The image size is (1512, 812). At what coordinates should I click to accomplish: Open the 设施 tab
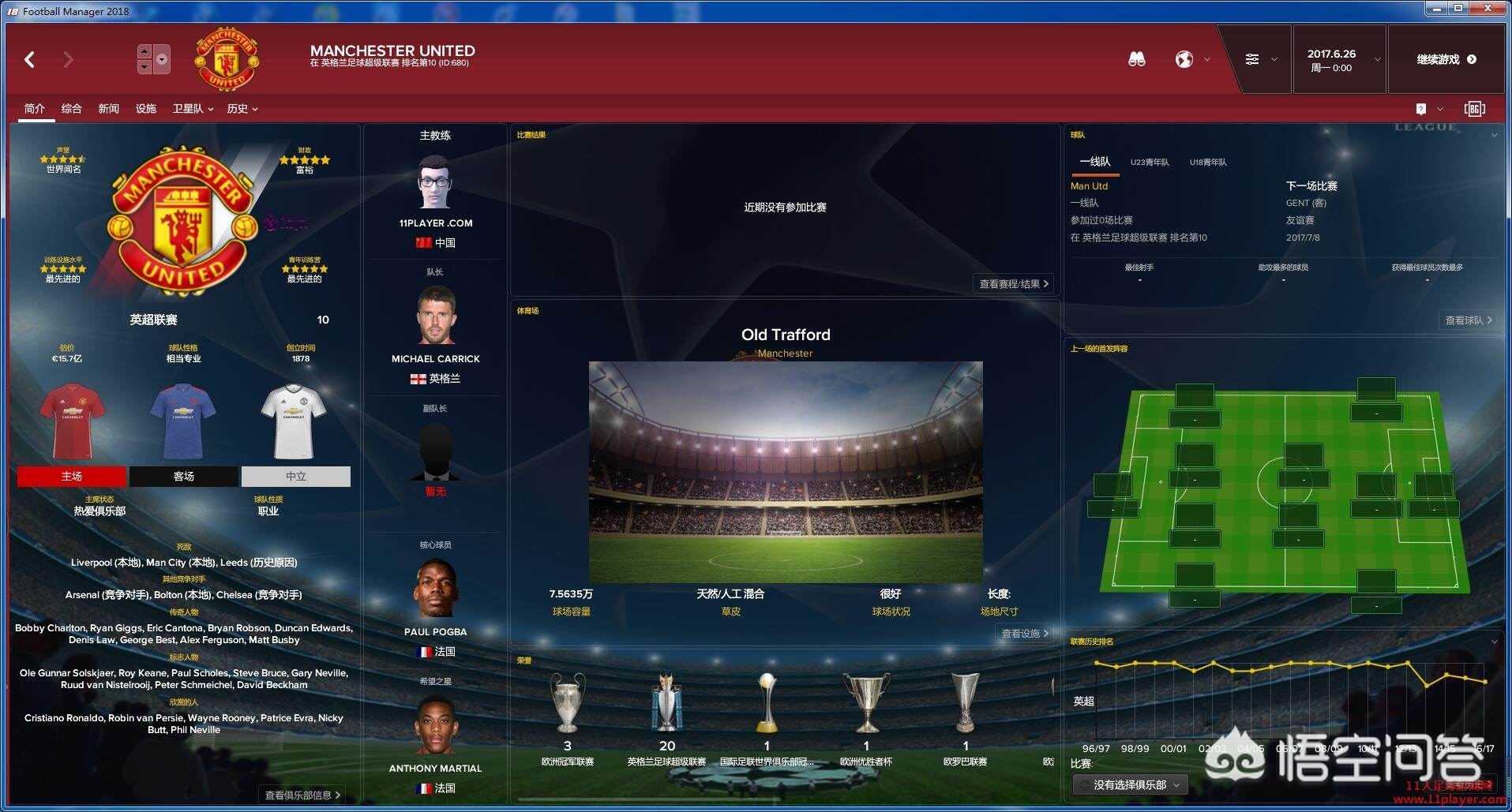pyautogui.click(x=145, y=109)
